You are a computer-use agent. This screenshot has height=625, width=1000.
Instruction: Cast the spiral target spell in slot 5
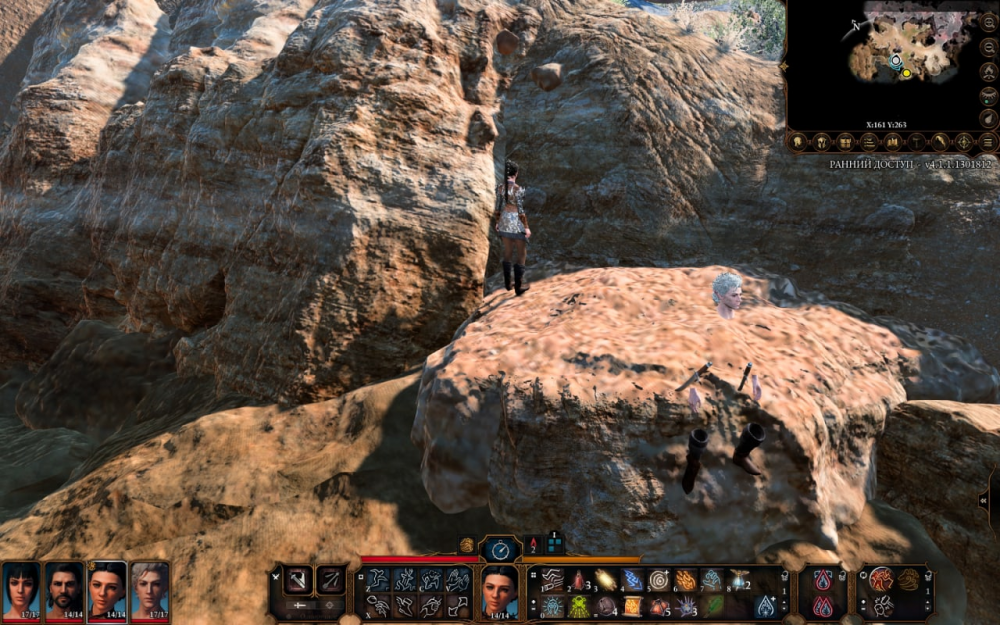coord(658,580)
